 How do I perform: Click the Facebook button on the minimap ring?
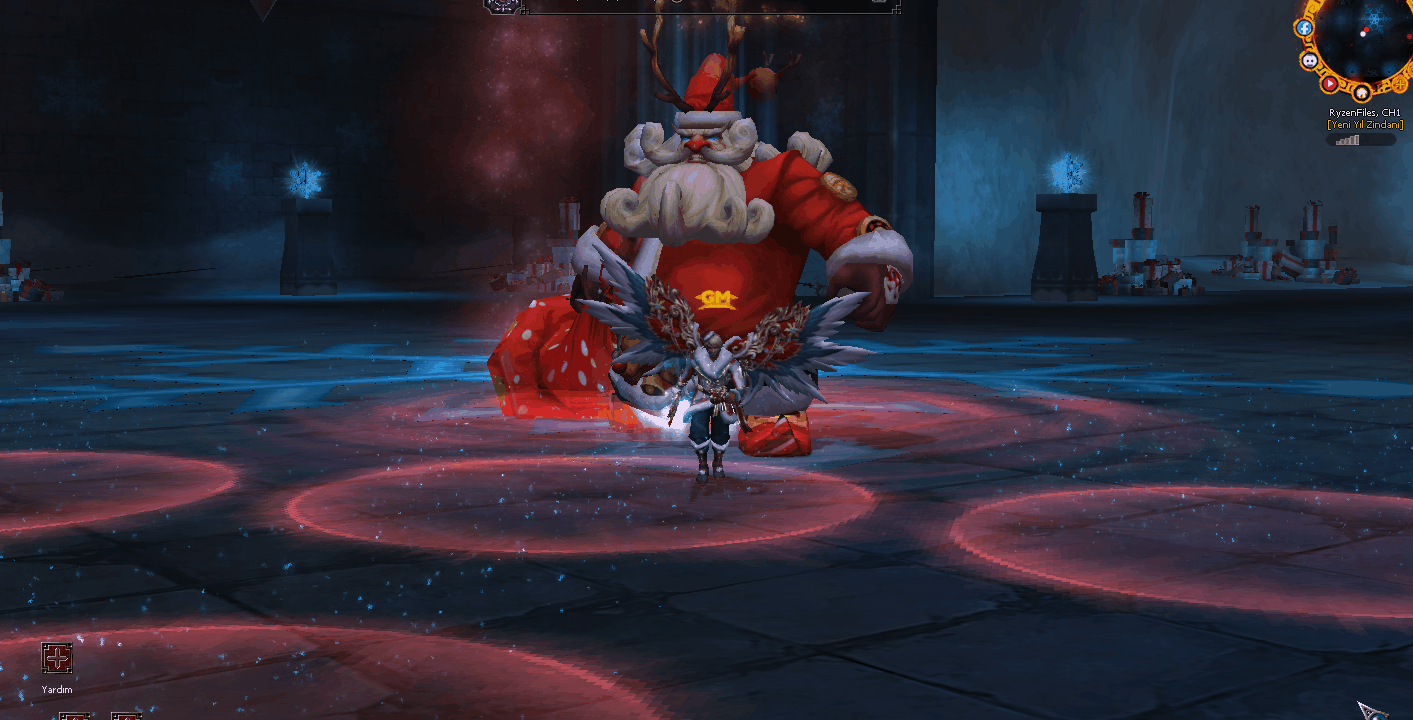[x=1304, y=28]
